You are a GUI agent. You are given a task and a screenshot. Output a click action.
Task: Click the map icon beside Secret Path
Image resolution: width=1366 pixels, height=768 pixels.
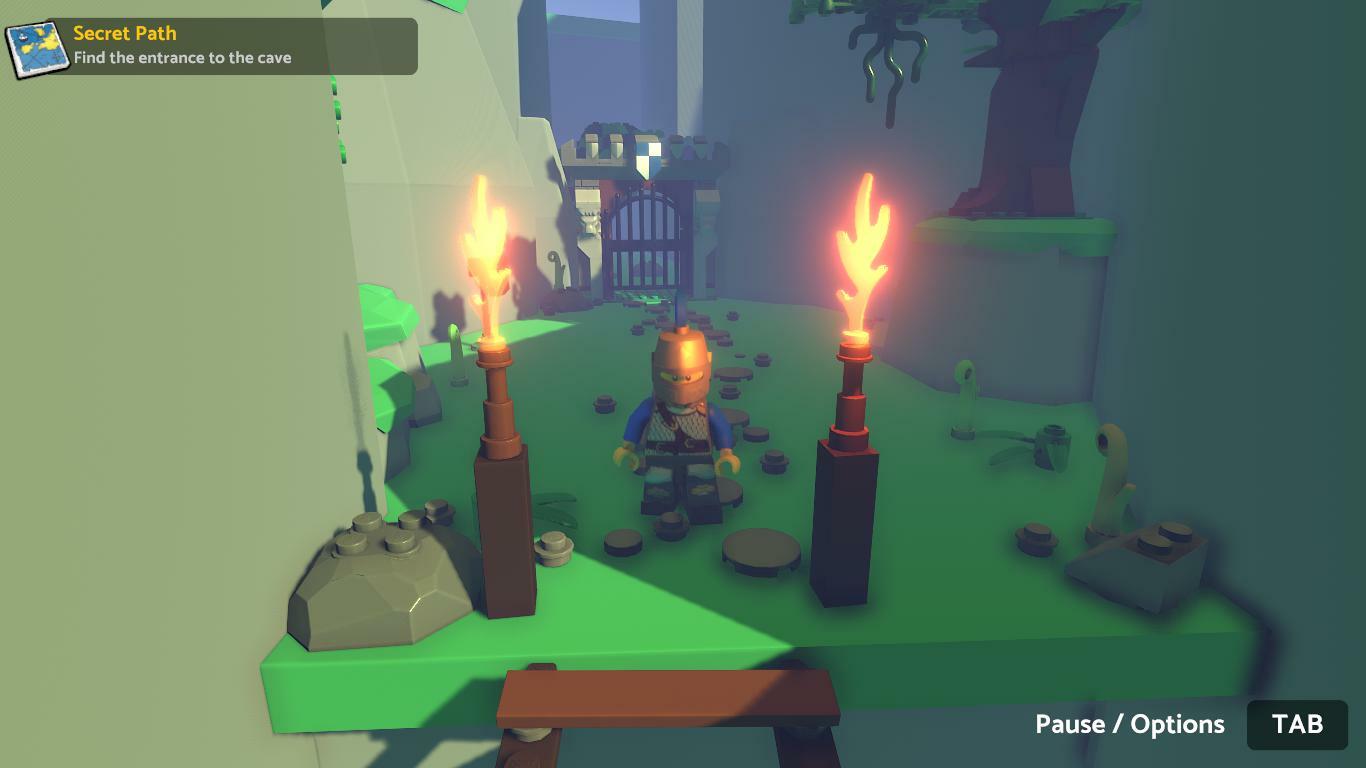pos(37,45)
